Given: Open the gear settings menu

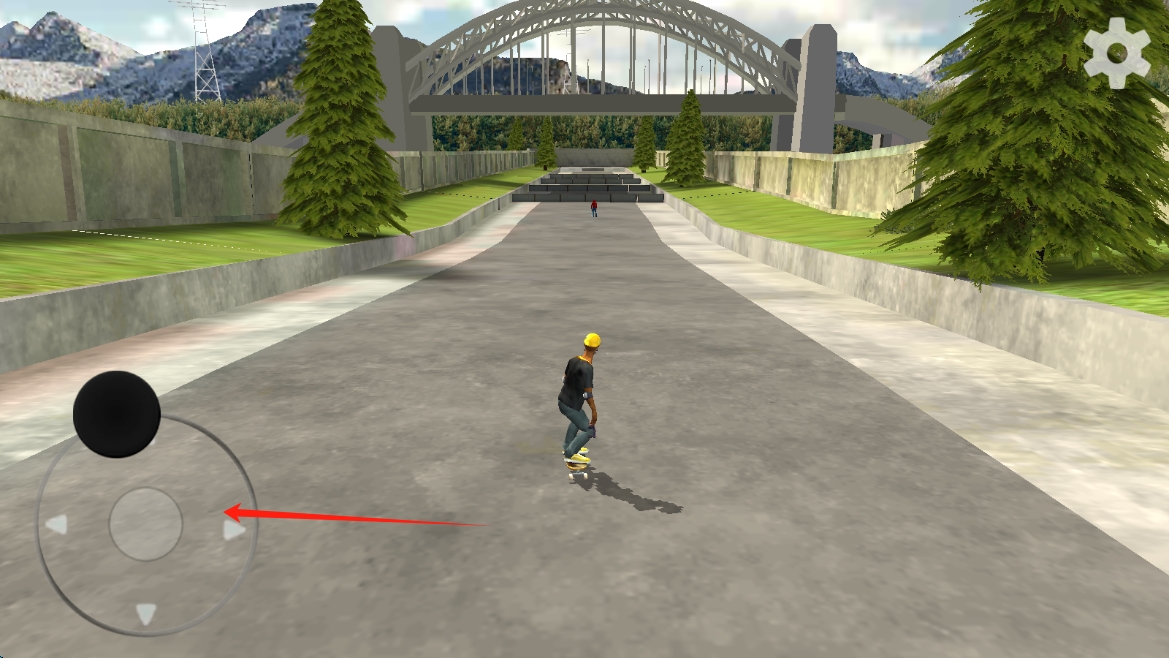Looking at the screenshot, I should [x=1117, y=52].
